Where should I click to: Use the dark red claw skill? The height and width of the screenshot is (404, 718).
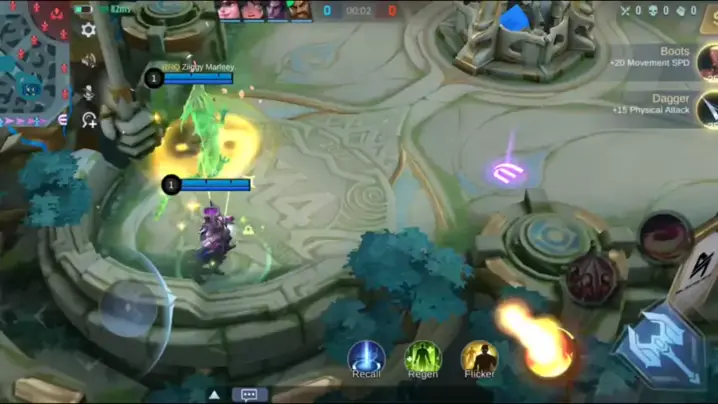coord(592,278)
